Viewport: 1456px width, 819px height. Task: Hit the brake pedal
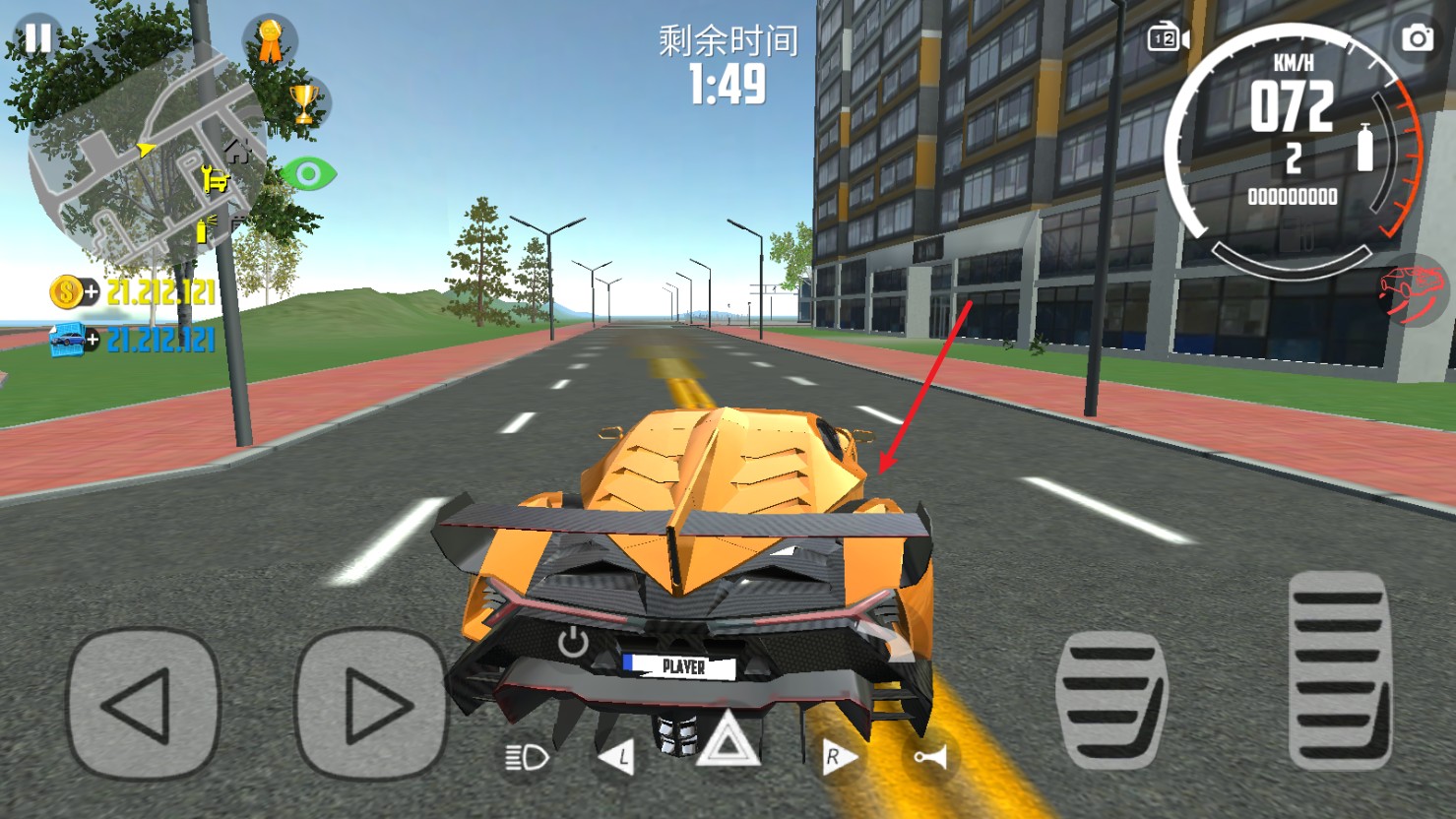click(1111, 699)
